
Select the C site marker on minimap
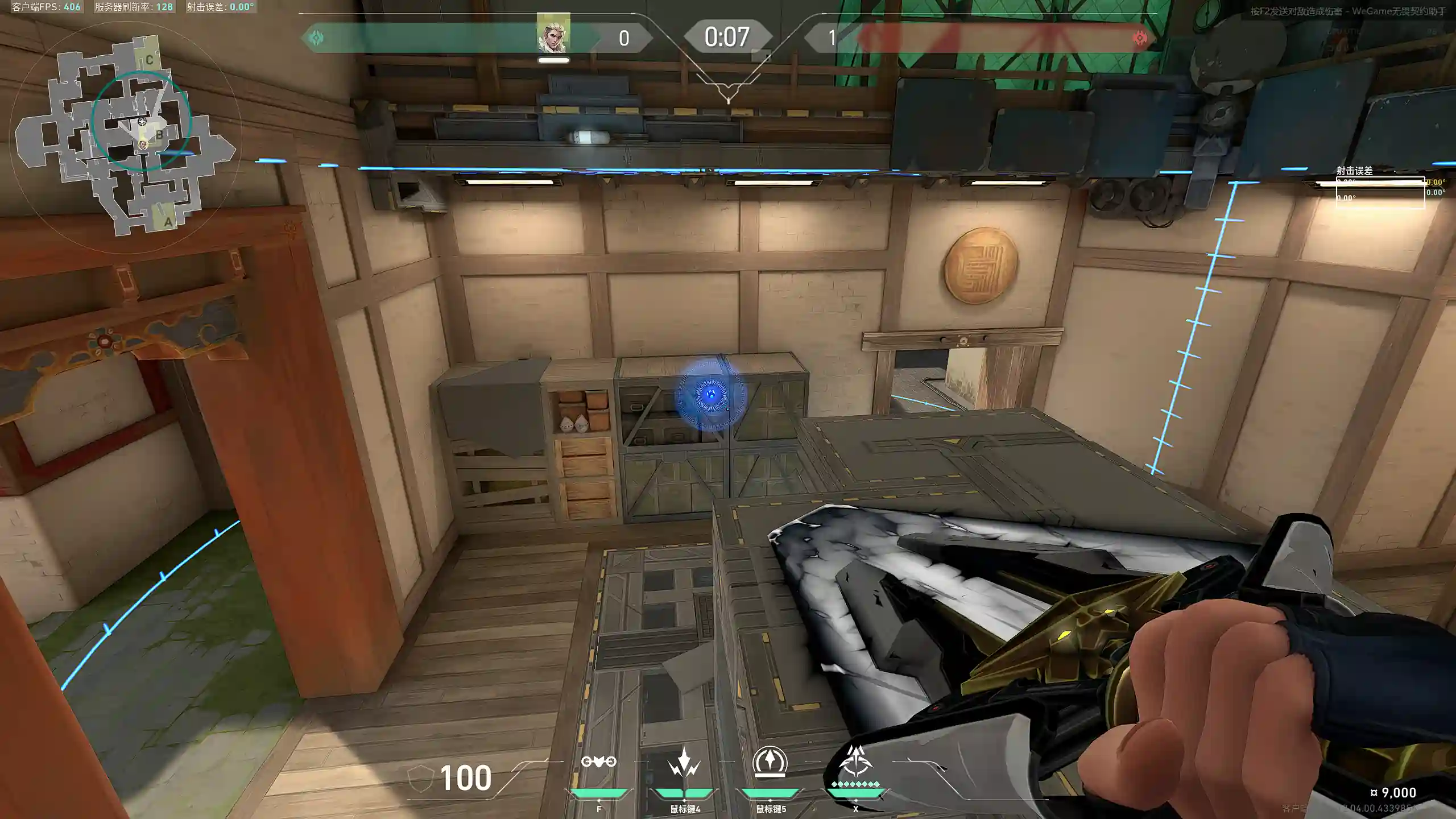click(x=150, y=60)
